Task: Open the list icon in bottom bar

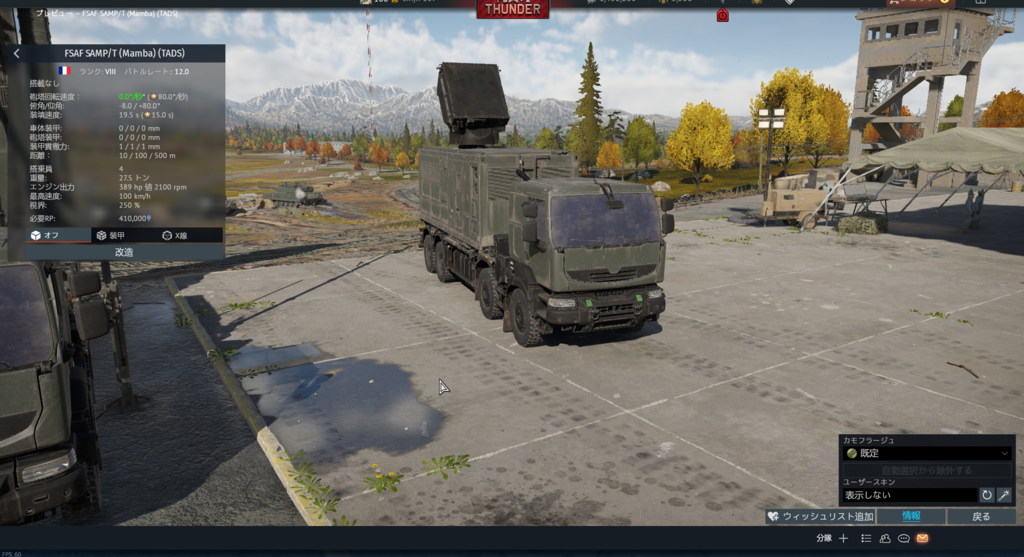Action: [x=866, y=538]
